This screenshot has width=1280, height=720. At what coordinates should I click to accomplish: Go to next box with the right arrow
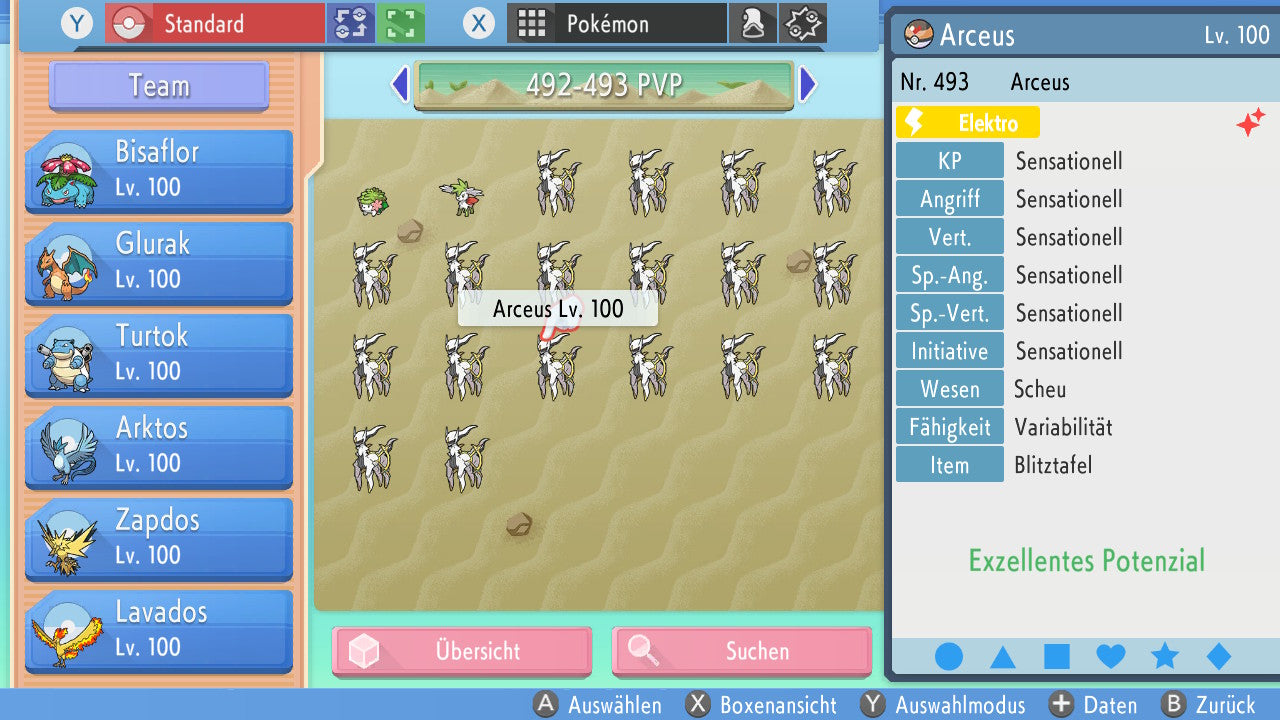[x=808, y=85]
